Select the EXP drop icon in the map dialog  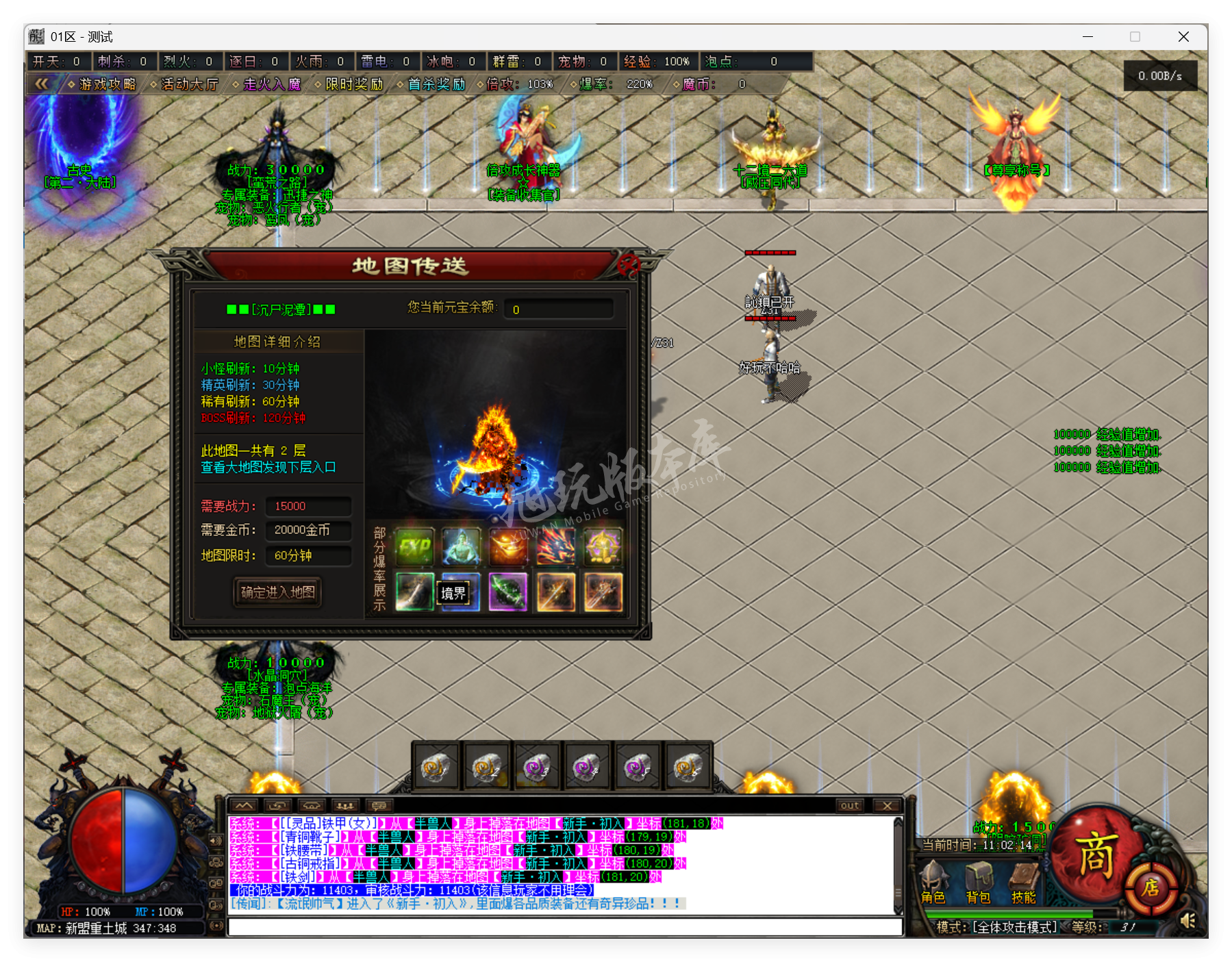[414, 546]
